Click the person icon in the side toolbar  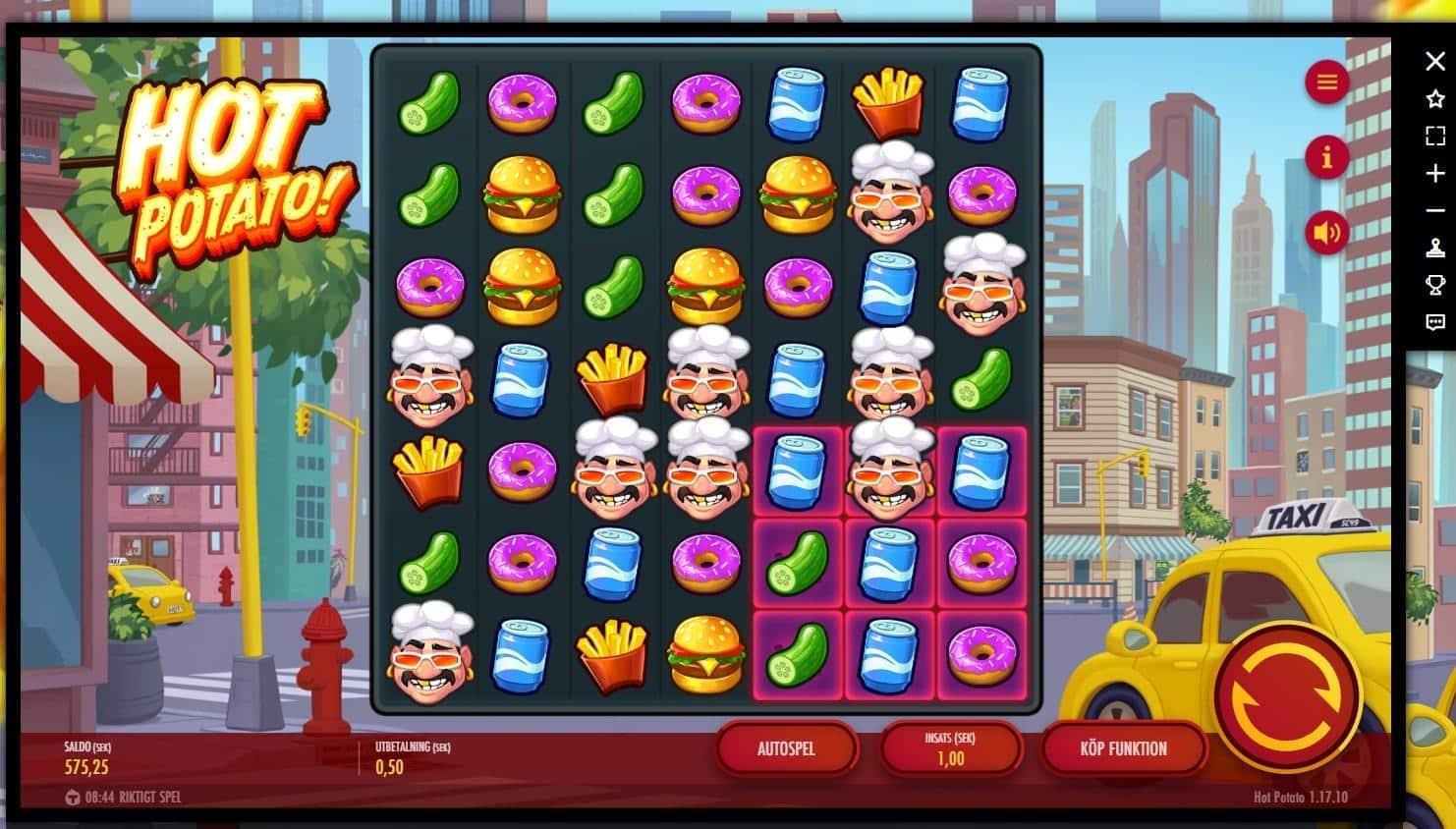[x=1434, y=248]
